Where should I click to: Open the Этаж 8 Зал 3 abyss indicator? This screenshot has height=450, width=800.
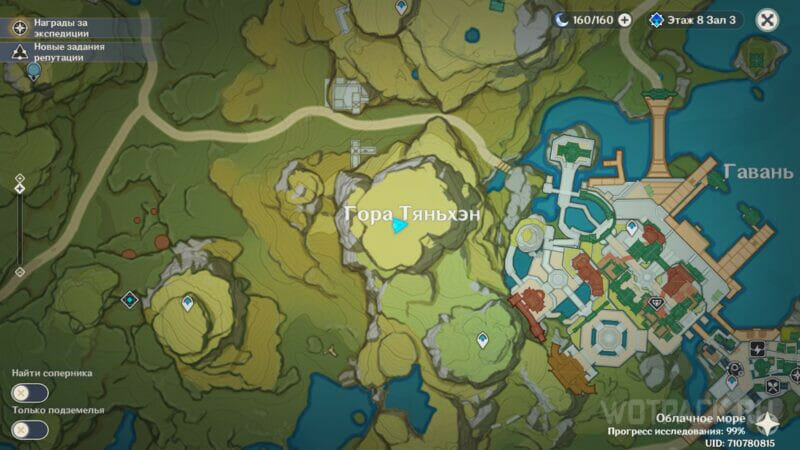696,19
